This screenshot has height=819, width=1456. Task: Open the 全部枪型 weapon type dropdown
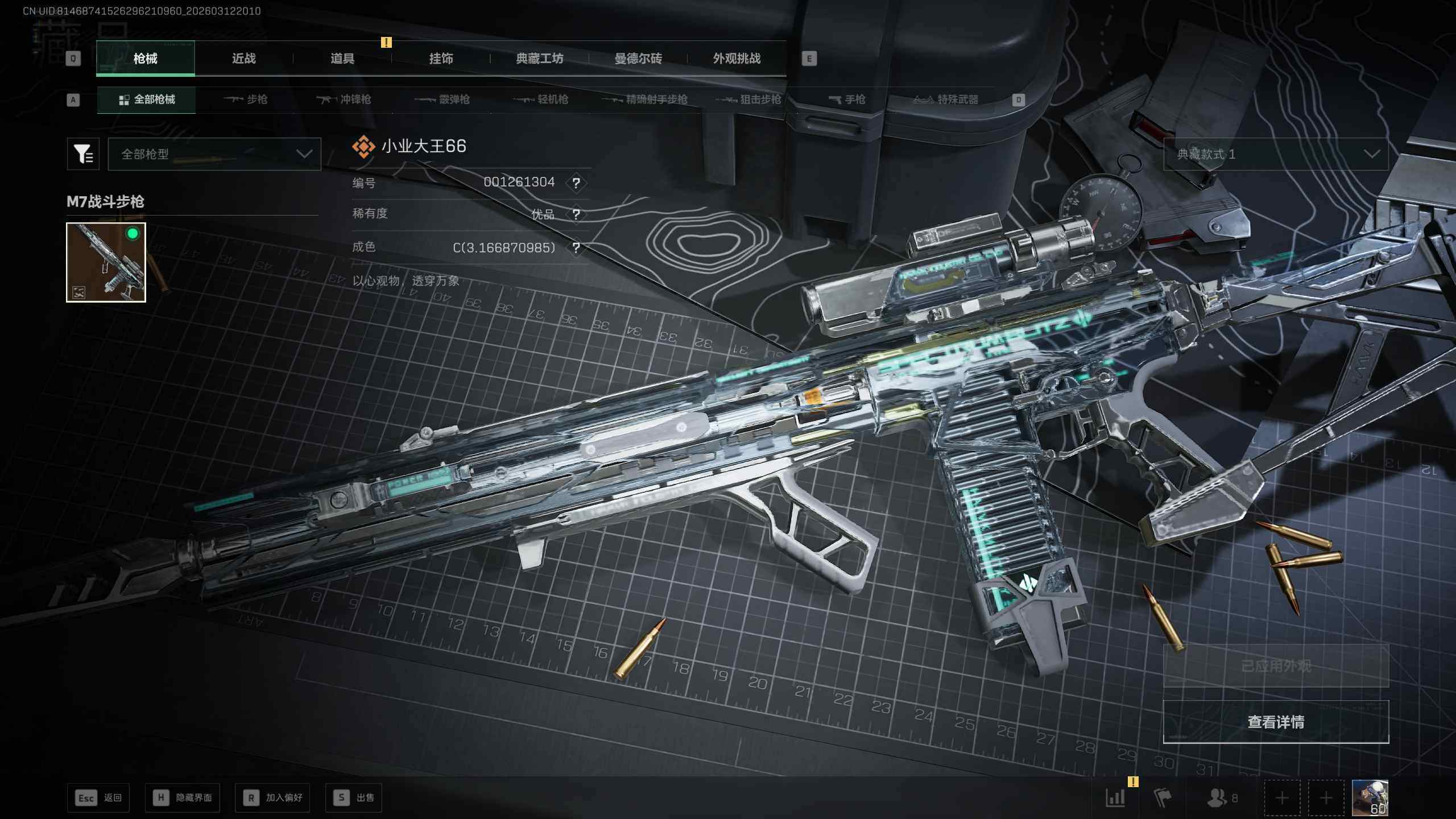(214, 154)
